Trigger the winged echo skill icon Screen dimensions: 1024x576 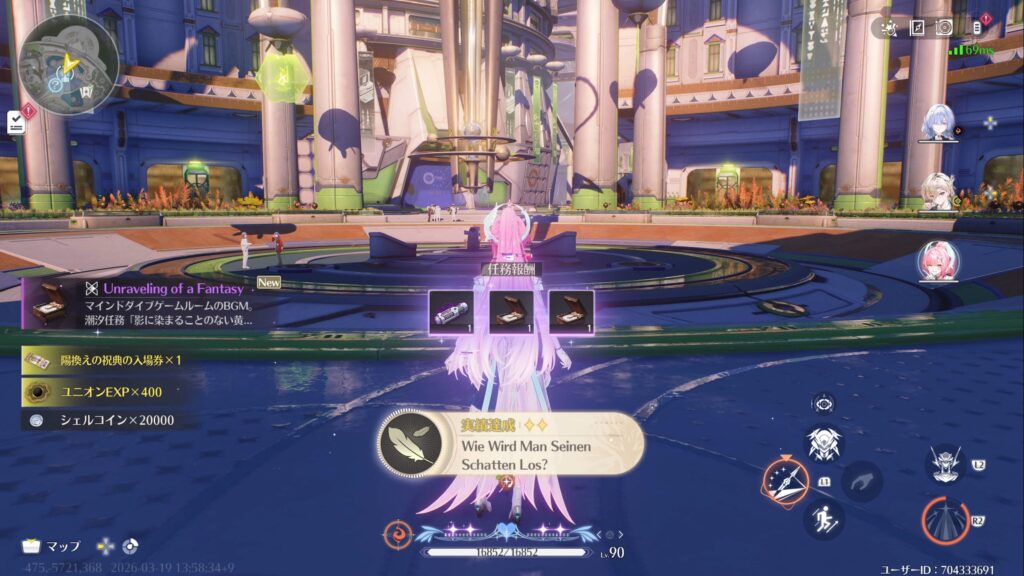[x=824, y=444]
